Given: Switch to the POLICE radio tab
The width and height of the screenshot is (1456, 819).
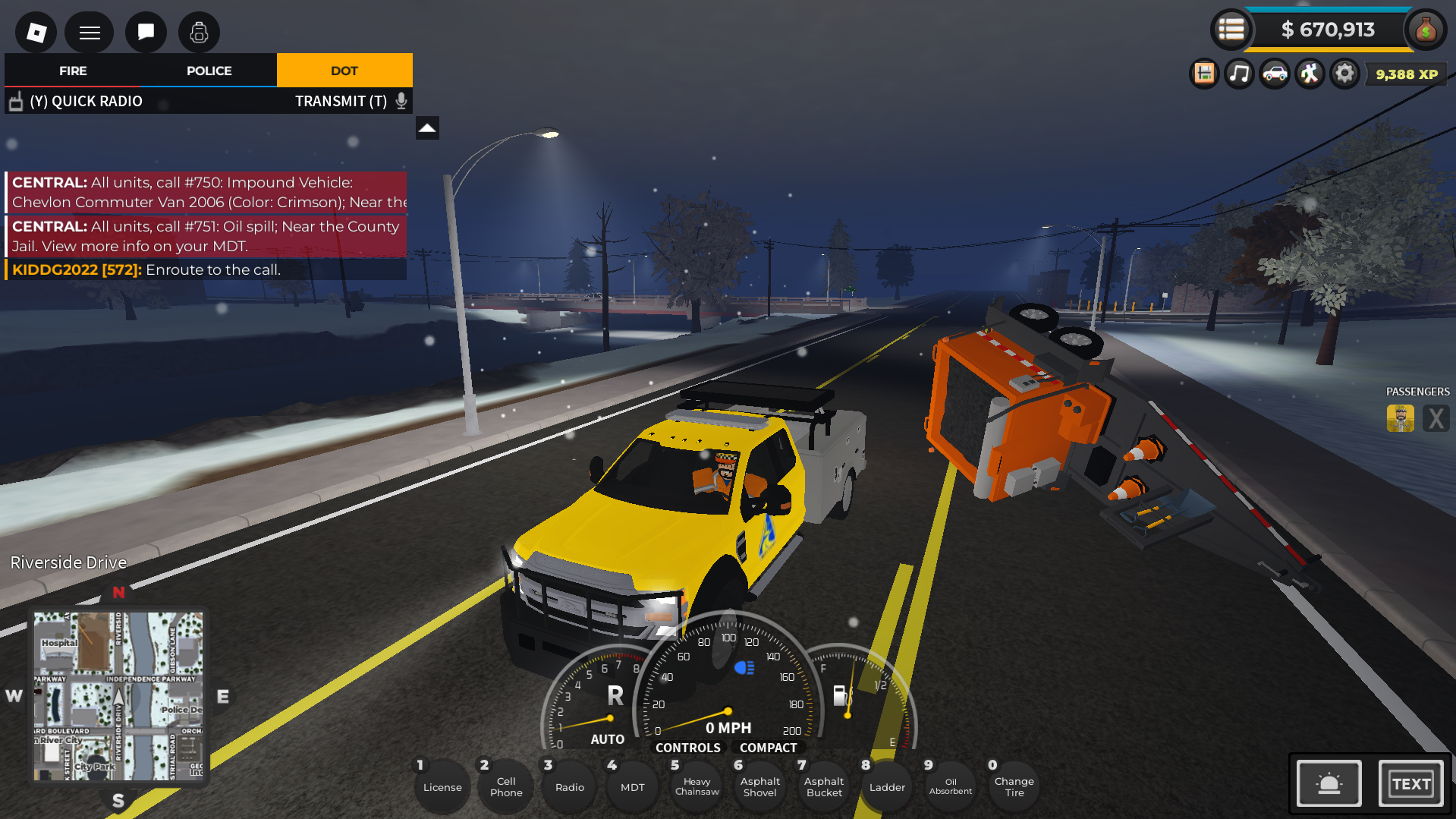Looking at the screenshot, I should 209,71.
